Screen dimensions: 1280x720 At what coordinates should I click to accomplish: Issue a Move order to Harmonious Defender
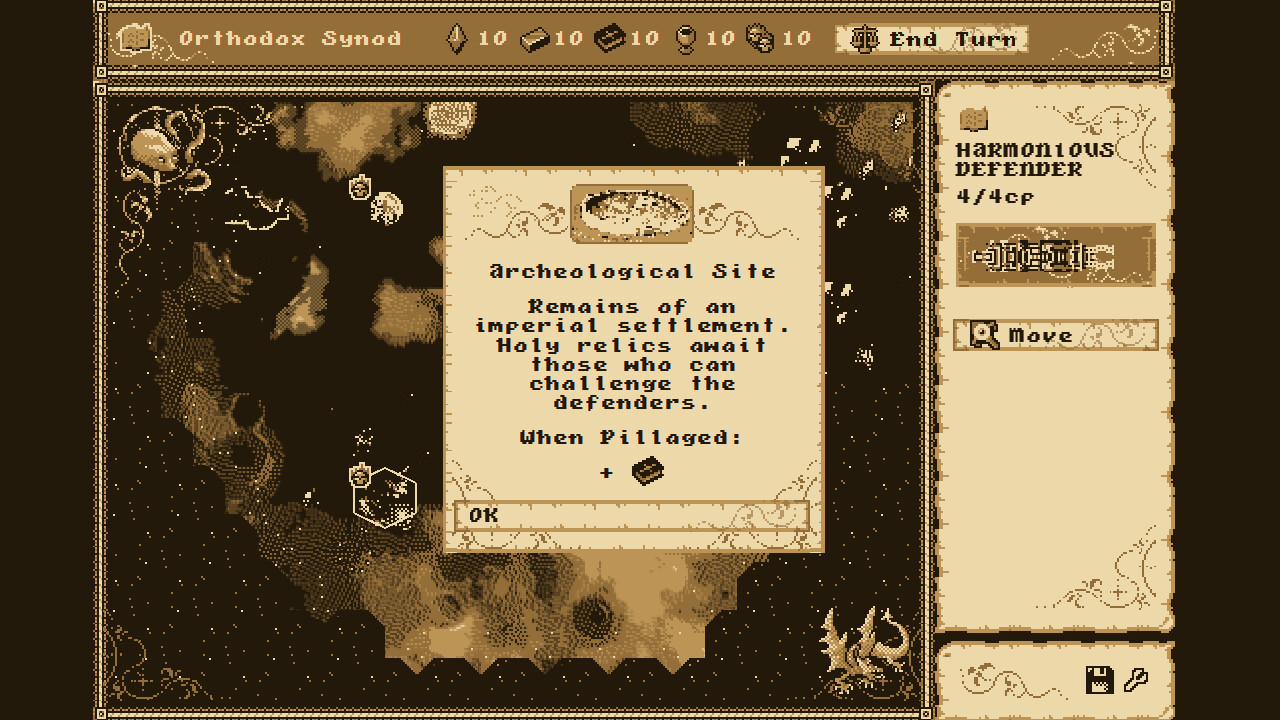1055,335
